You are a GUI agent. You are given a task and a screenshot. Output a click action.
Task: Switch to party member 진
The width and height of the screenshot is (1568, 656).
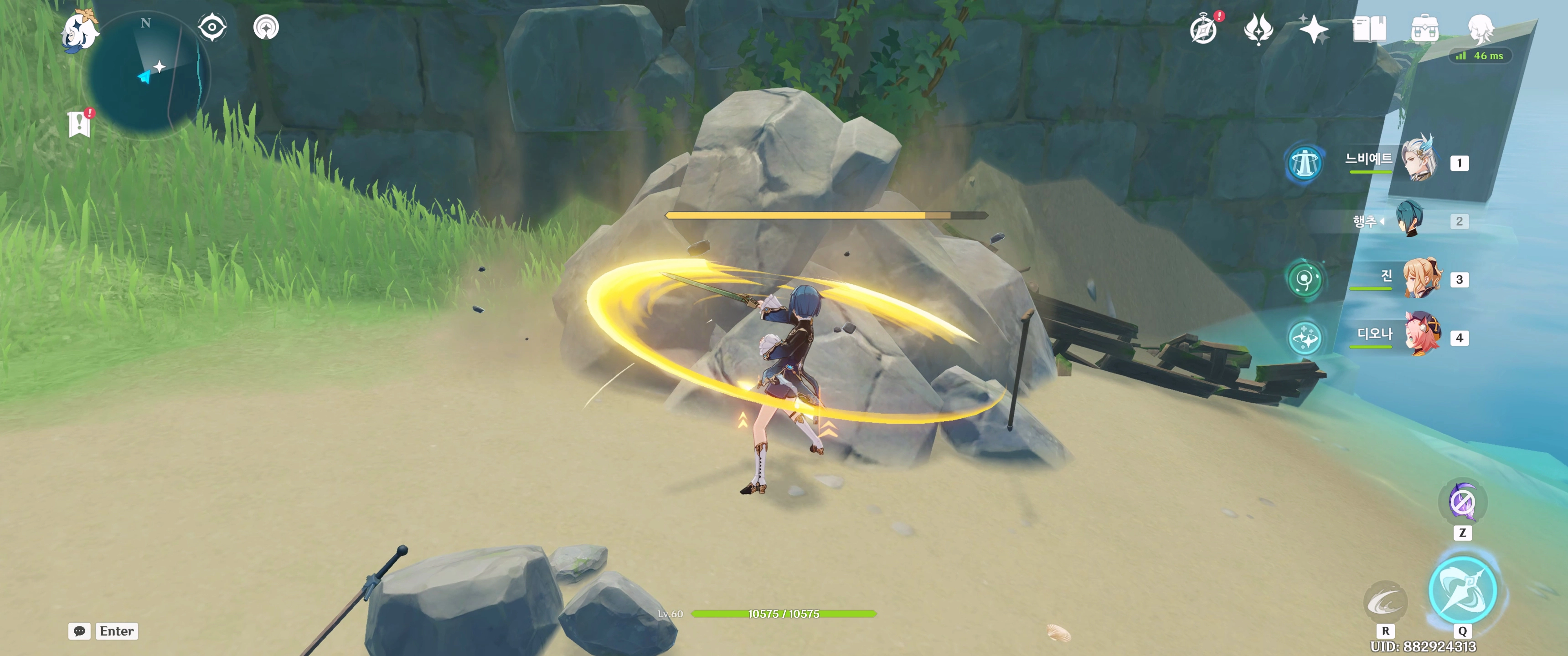point(1421,279)
